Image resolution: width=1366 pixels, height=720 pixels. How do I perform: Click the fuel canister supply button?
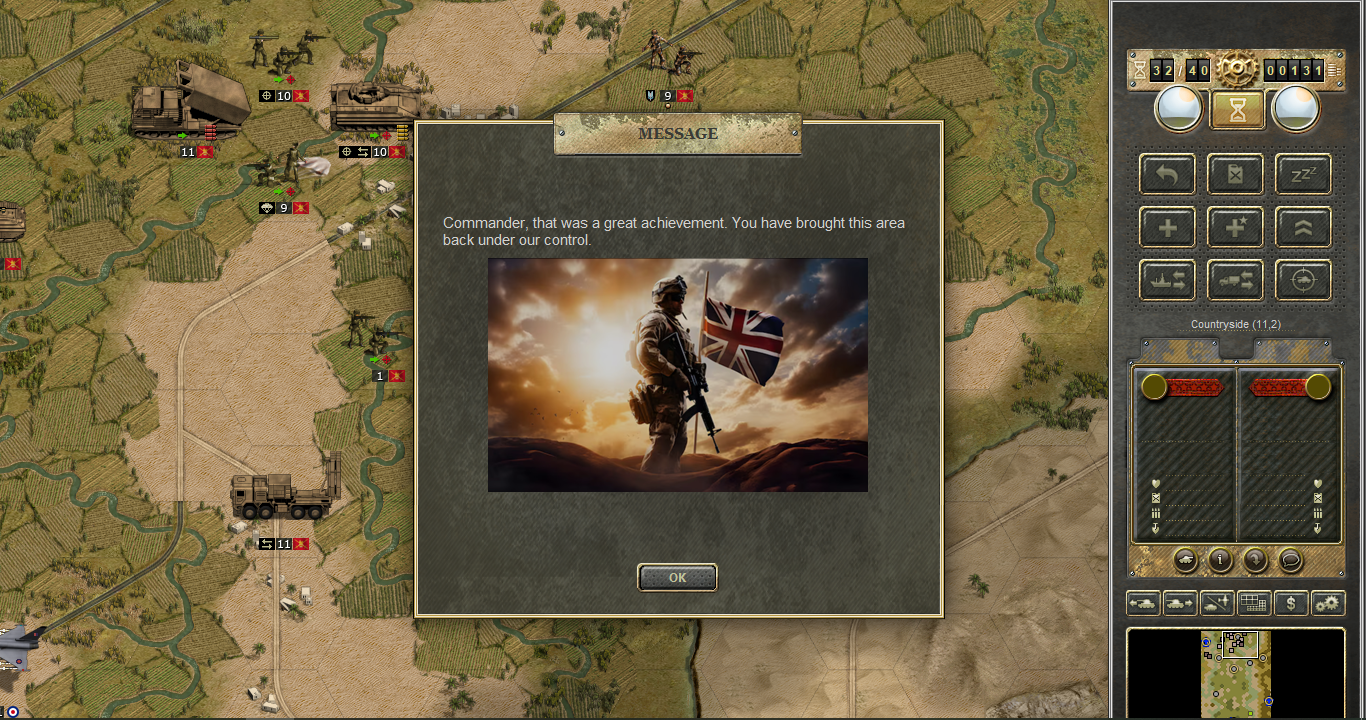[x=1235, y=175]
